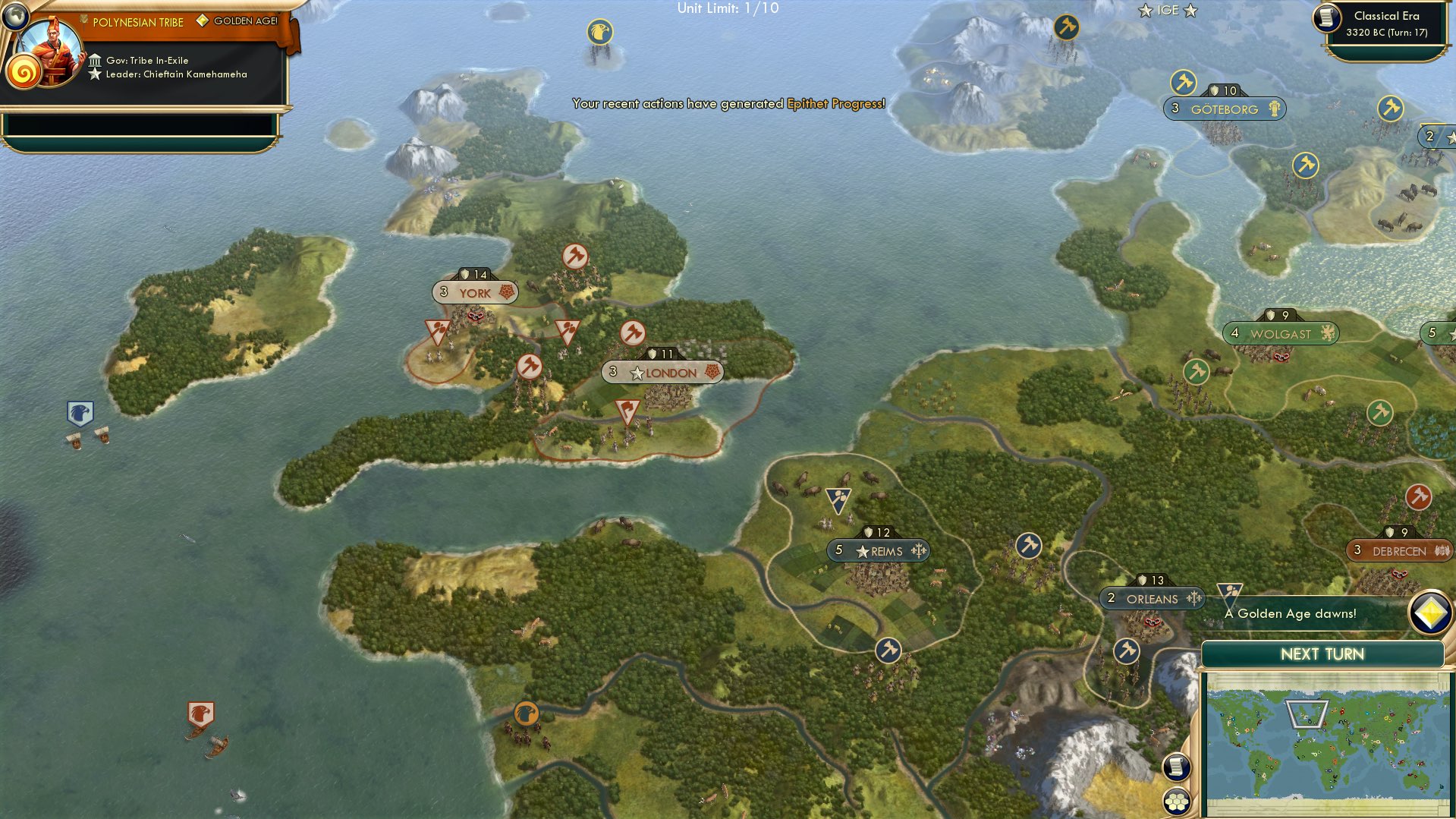
Task: View the Reims city banner
Action: point(878,550)
